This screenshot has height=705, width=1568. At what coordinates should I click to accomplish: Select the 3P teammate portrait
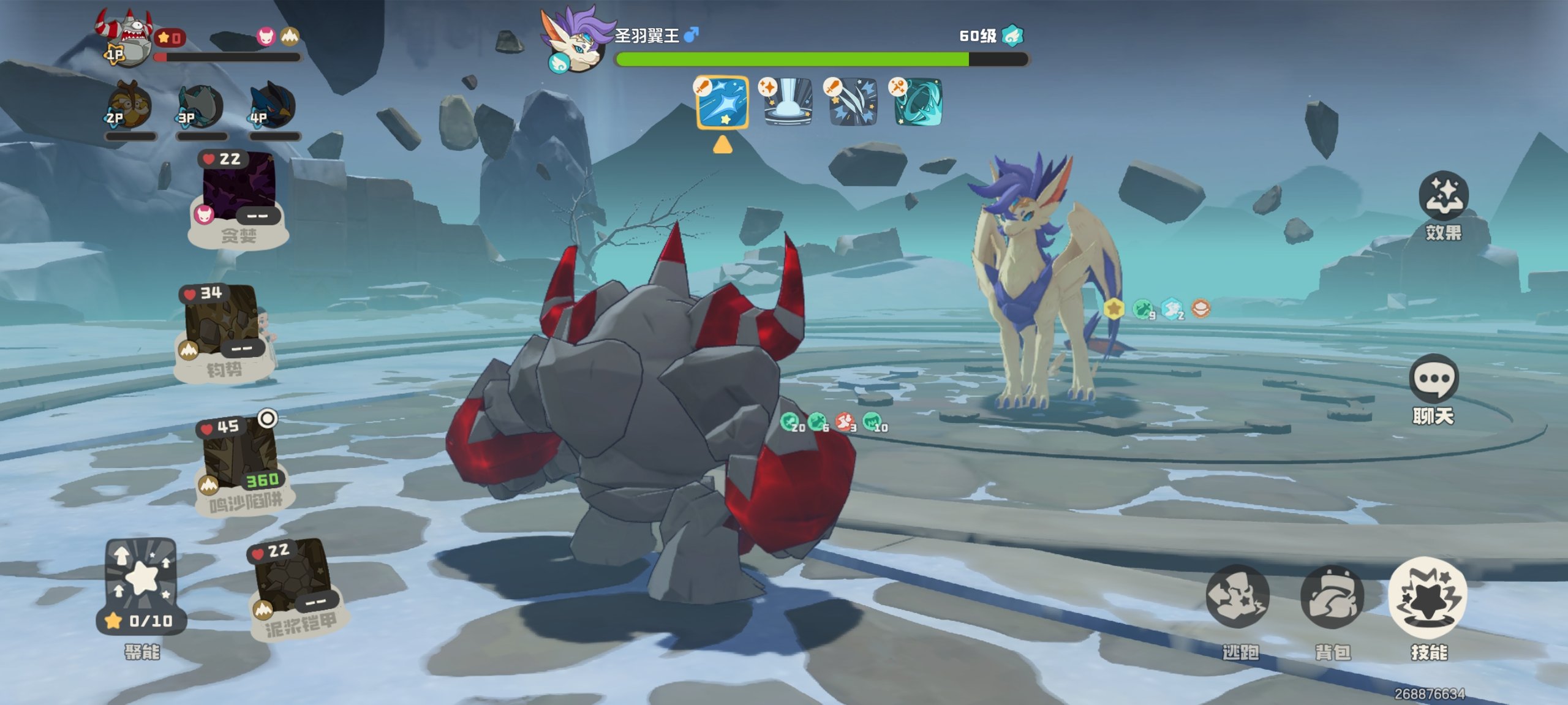[201, 108]
